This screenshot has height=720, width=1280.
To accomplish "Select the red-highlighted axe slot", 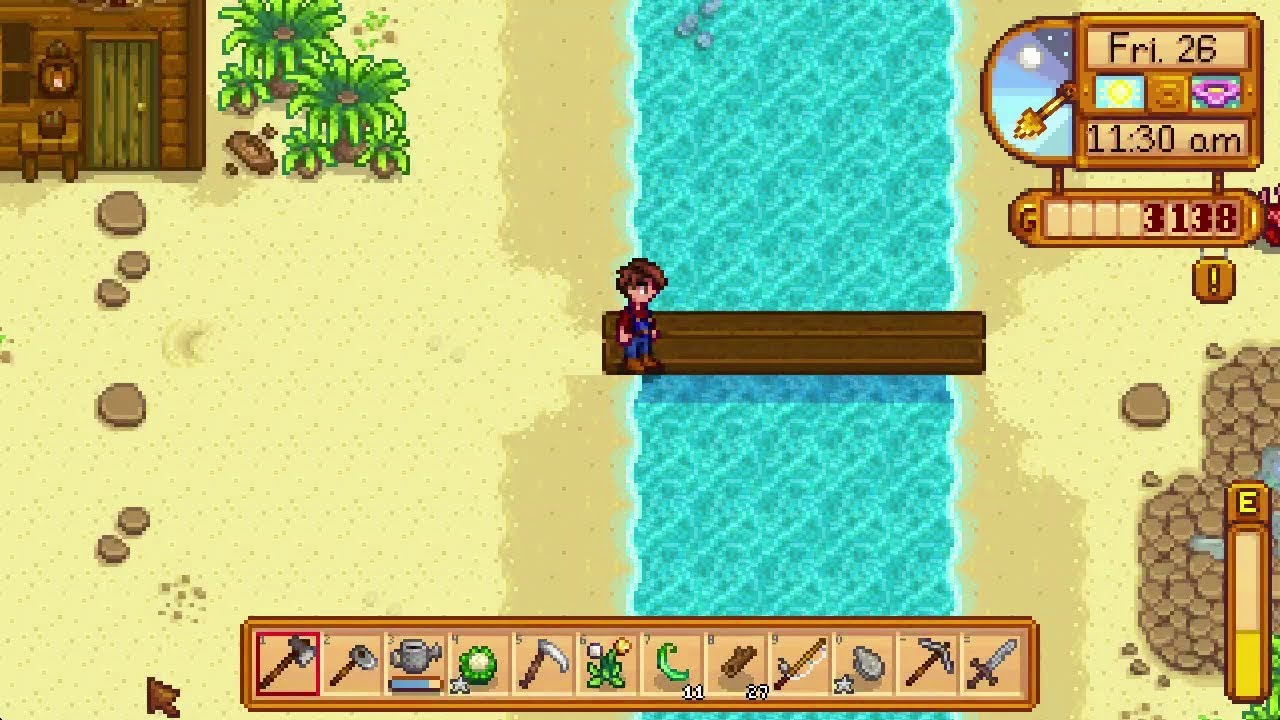I will (x=288, y=663).
